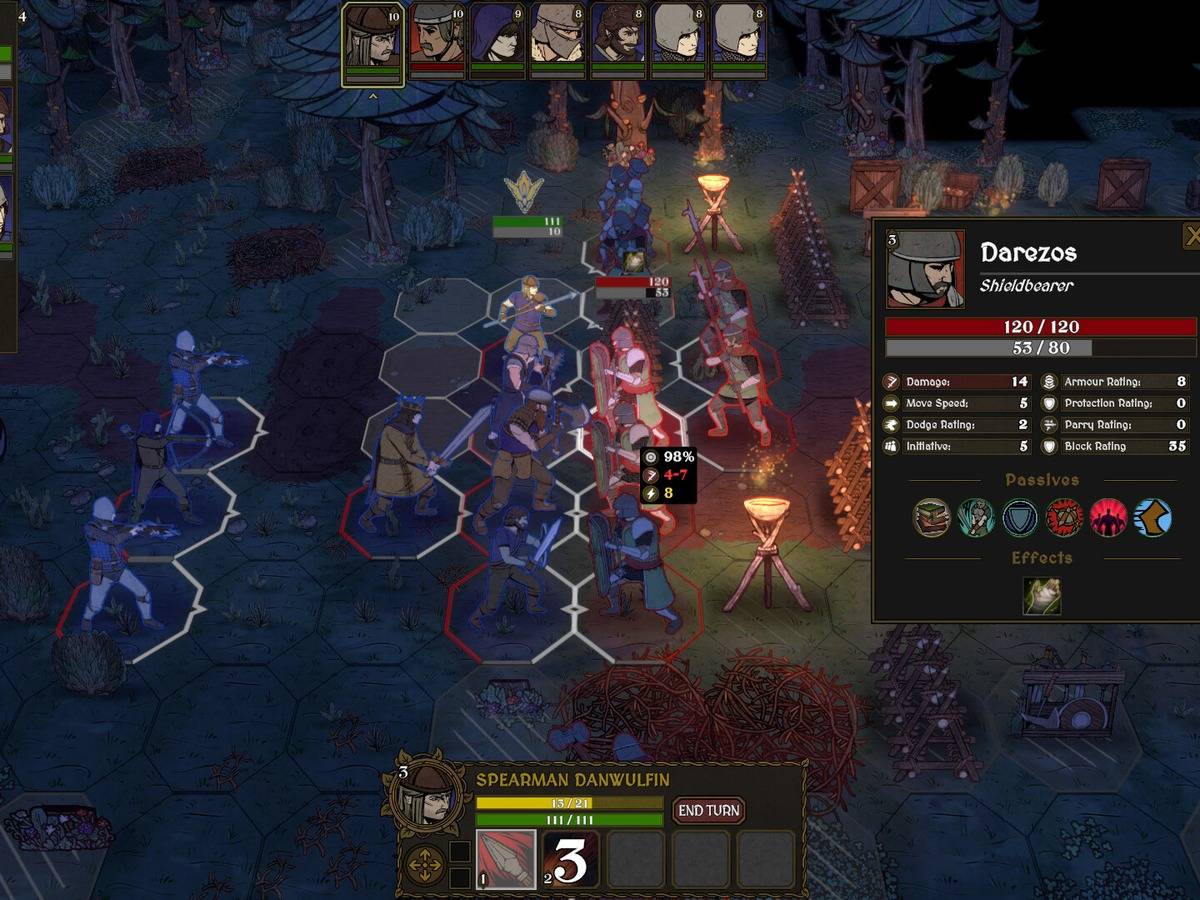Select the second ability showing cooldown 3
Viewport: 1200px width, 900px height.
571,859
